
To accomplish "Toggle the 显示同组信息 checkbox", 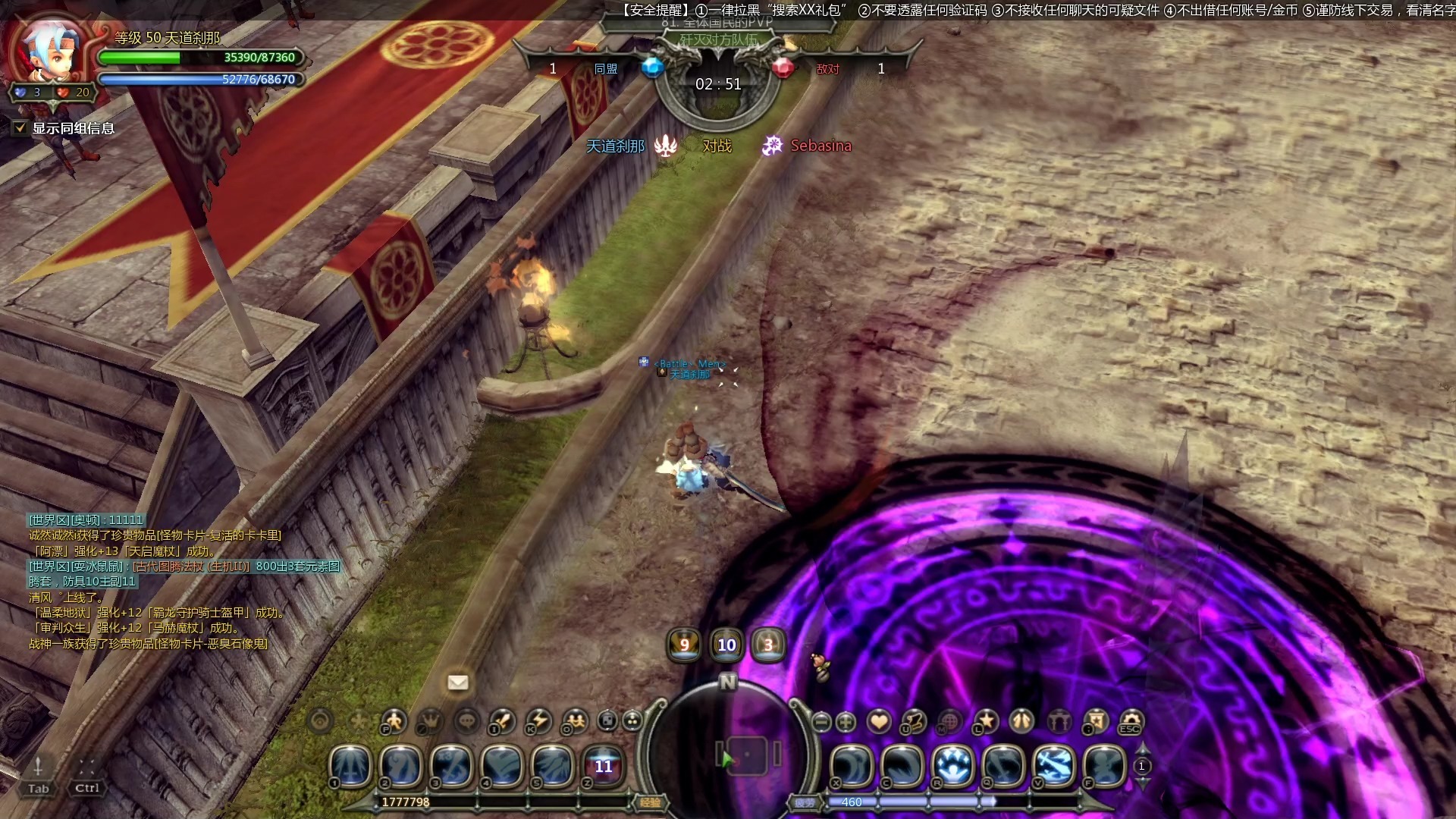I will 20,128.
